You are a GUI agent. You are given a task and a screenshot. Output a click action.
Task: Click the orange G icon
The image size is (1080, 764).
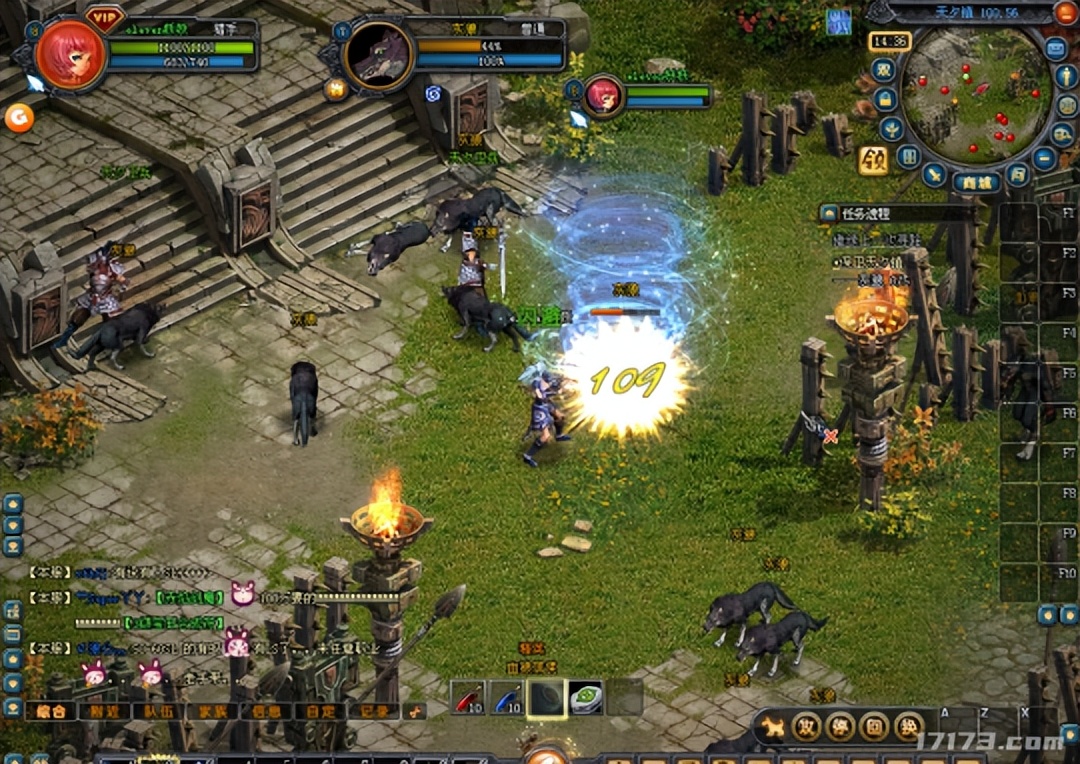[x=19, y=118]
